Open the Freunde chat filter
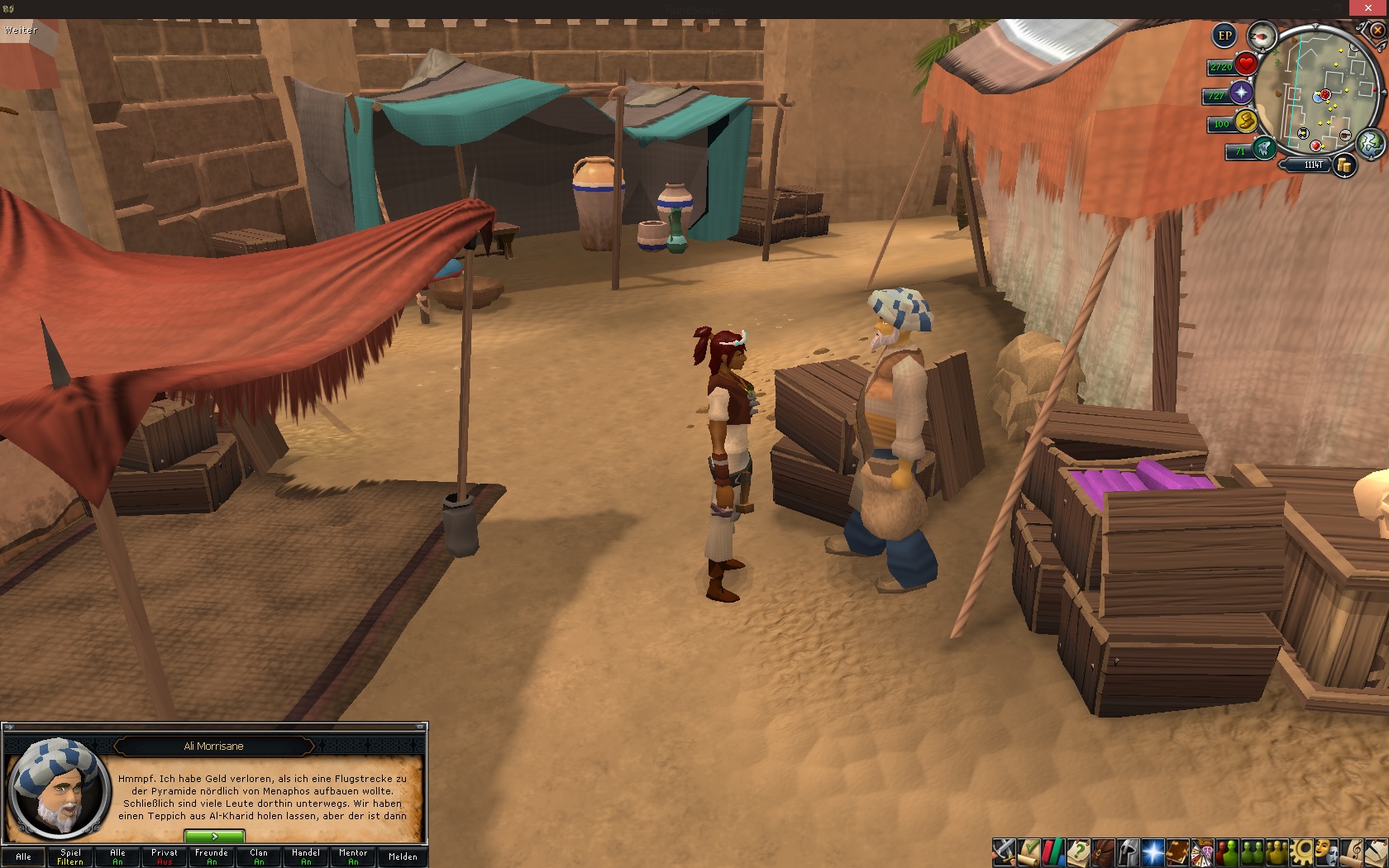 tap(212, 856)
